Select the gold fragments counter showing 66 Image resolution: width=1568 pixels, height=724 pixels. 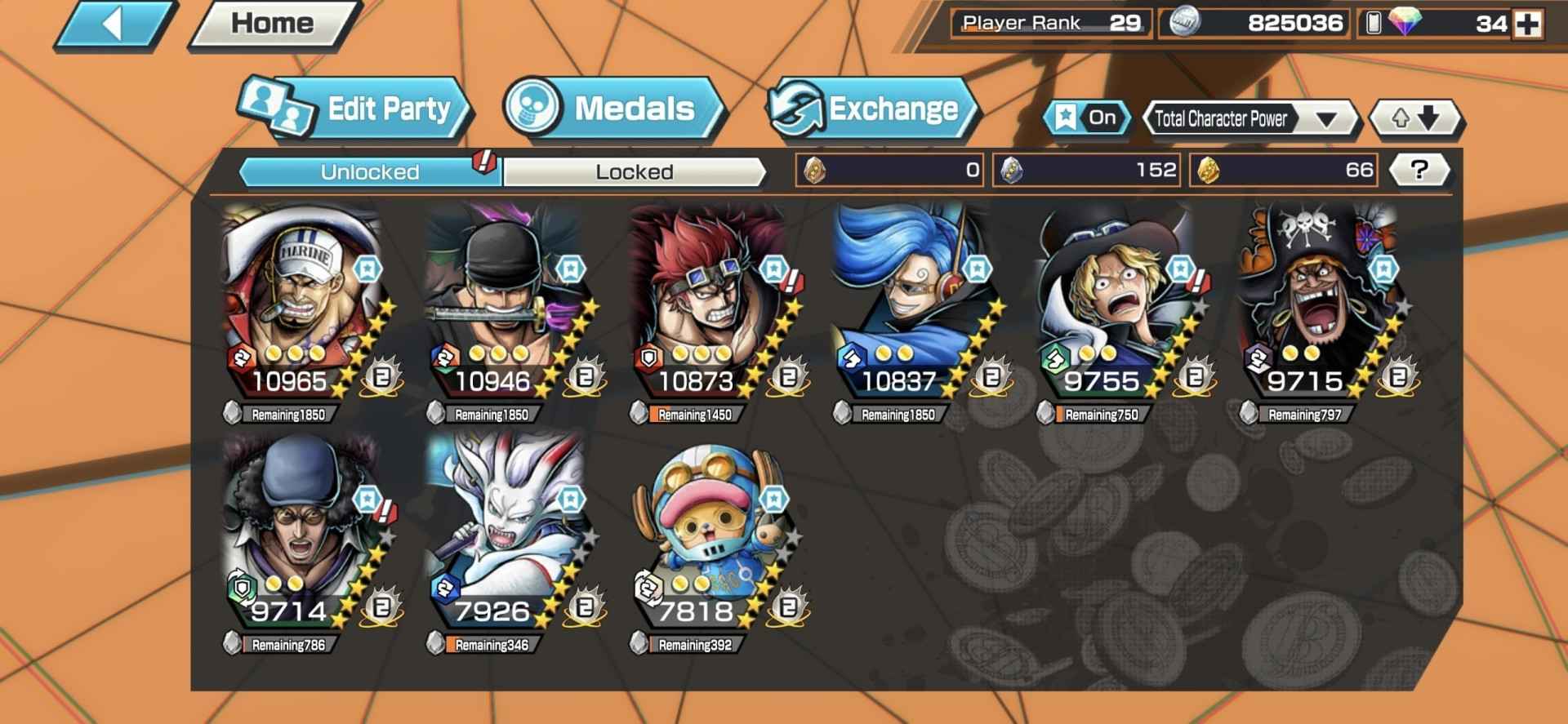click(1282, 169)
